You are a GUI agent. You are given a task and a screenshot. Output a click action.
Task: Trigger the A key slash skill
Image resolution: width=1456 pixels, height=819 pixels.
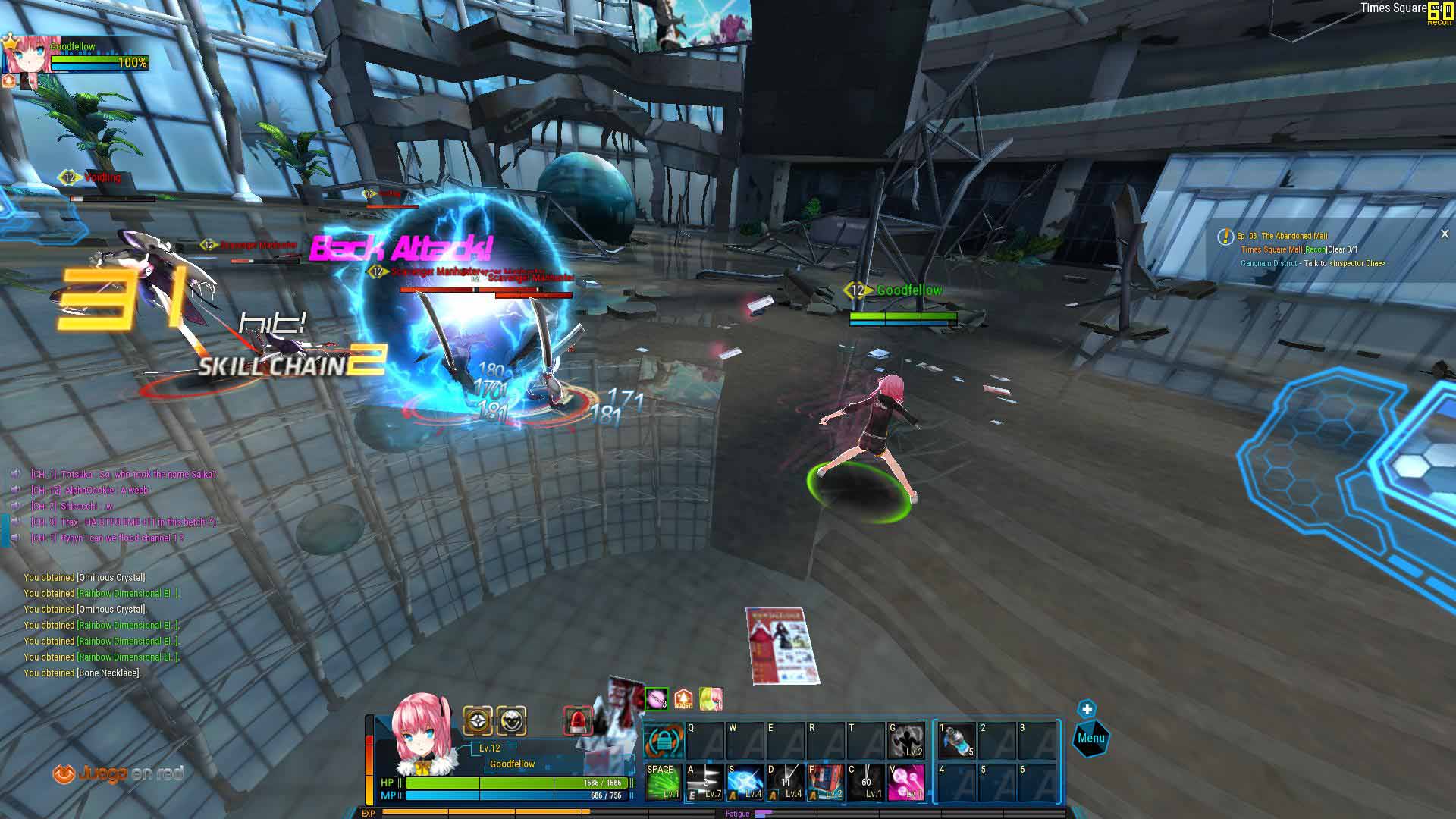pos(704,782)
